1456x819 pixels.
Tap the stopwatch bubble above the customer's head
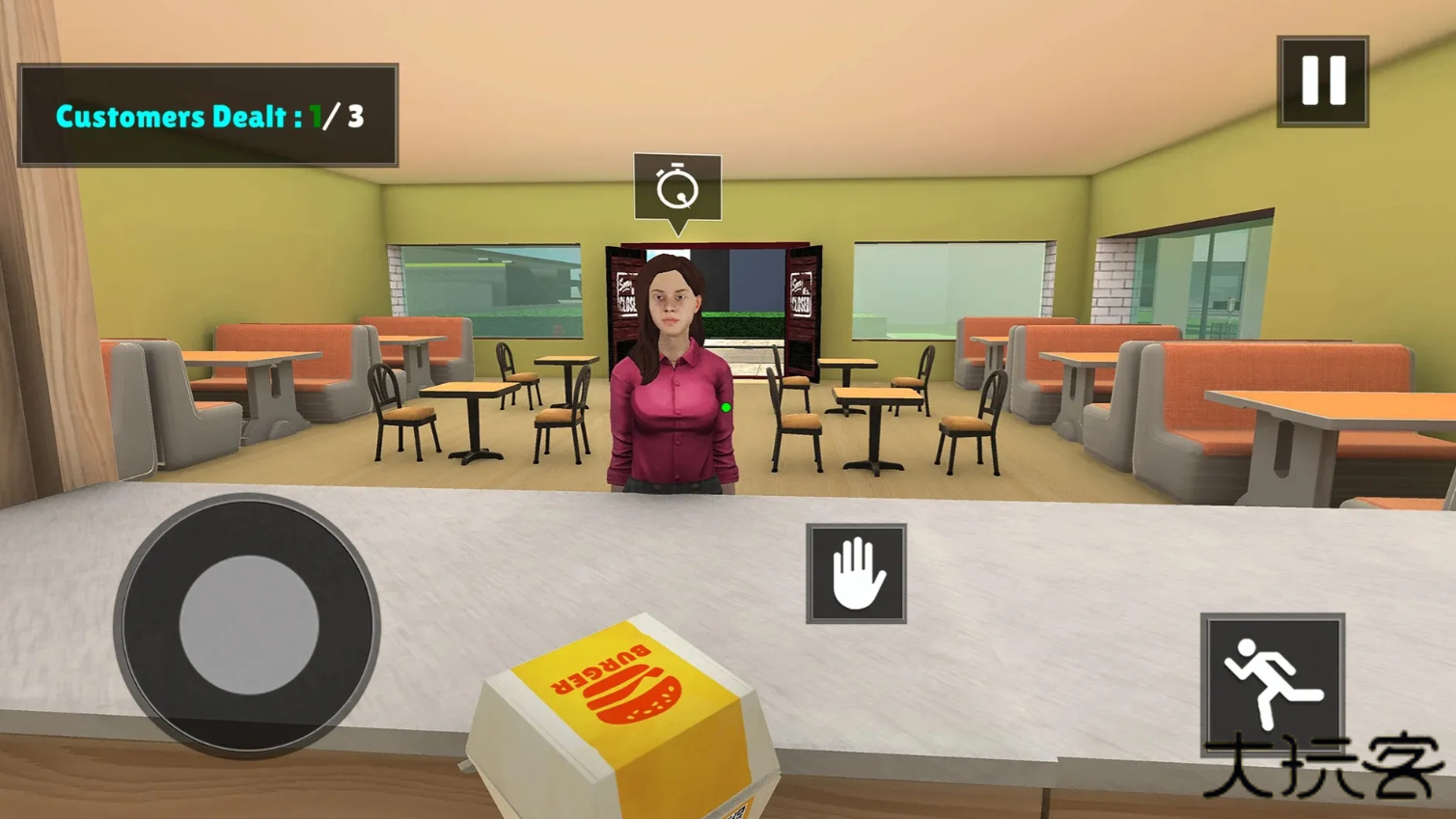[676, 187]
